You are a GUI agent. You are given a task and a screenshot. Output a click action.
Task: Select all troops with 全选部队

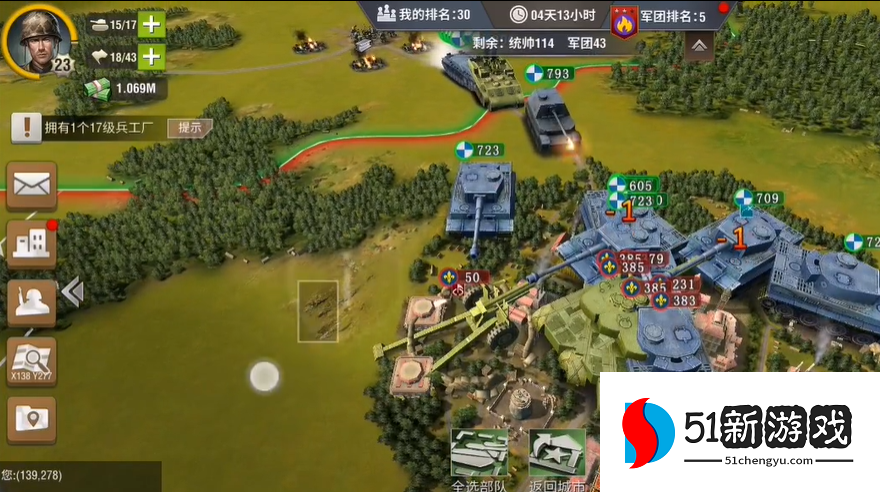(x=480, y=458)
